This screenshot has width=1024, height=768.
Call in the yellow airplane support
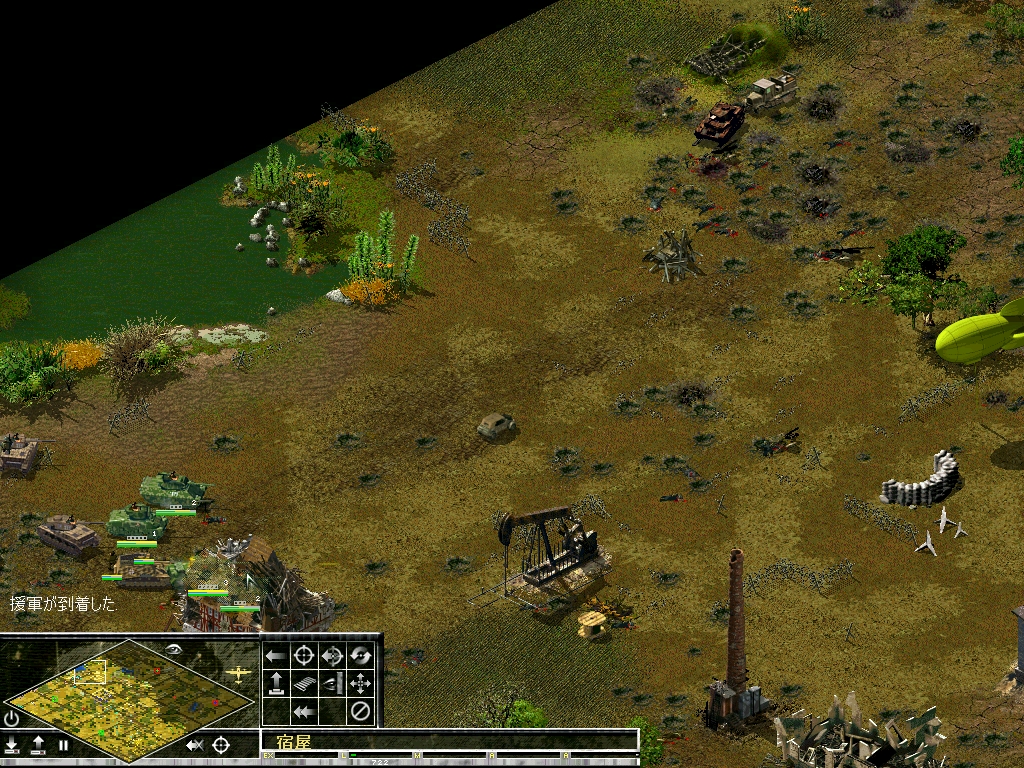pyautogui.click(x=238, y=673)
